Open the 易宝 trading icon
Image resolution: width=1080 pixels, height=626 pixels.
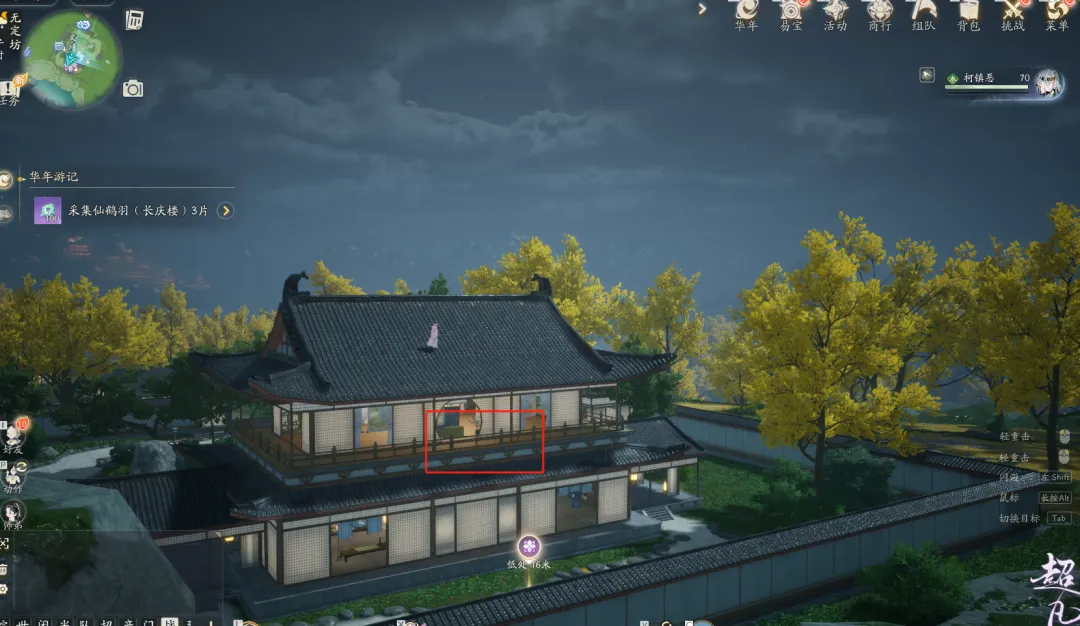[x=791, y=12]
